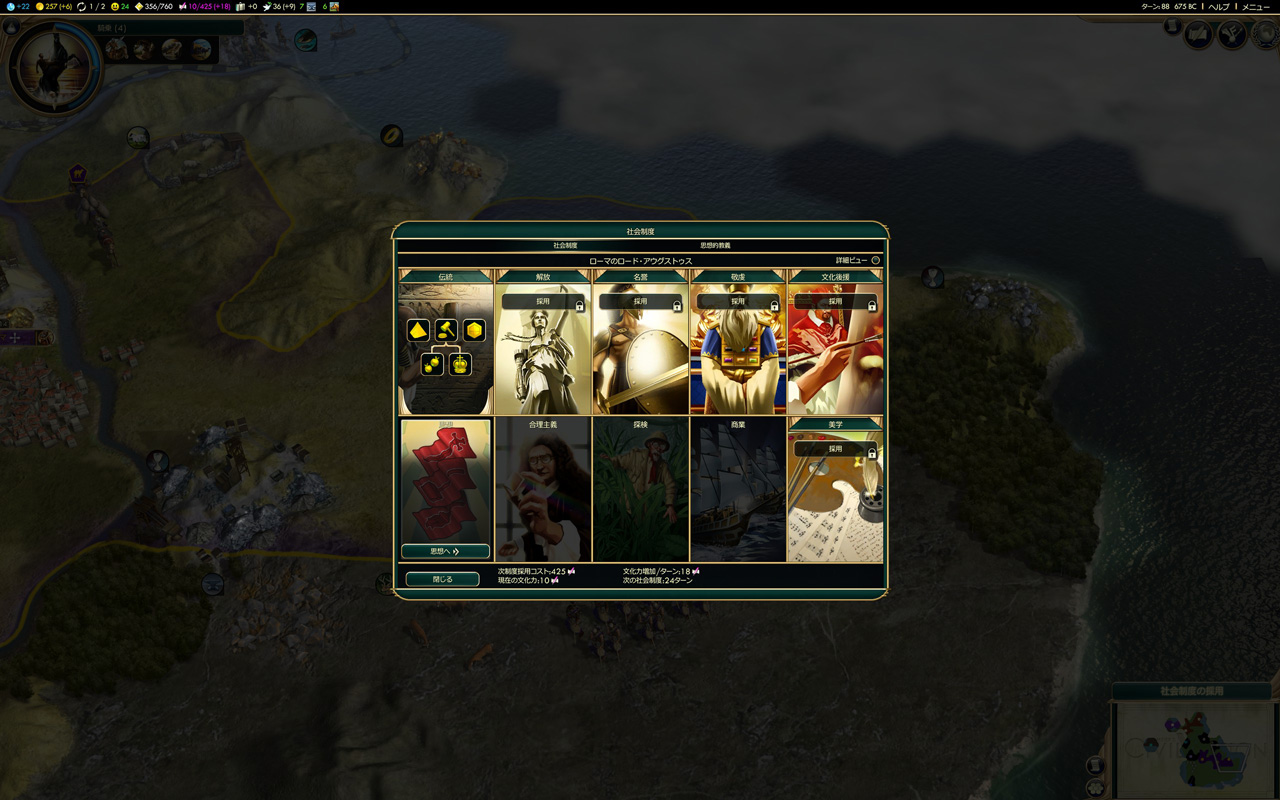Switch to the 社会制度 social policies tab
Screen dimensions: 1280x800
point(566,245)
